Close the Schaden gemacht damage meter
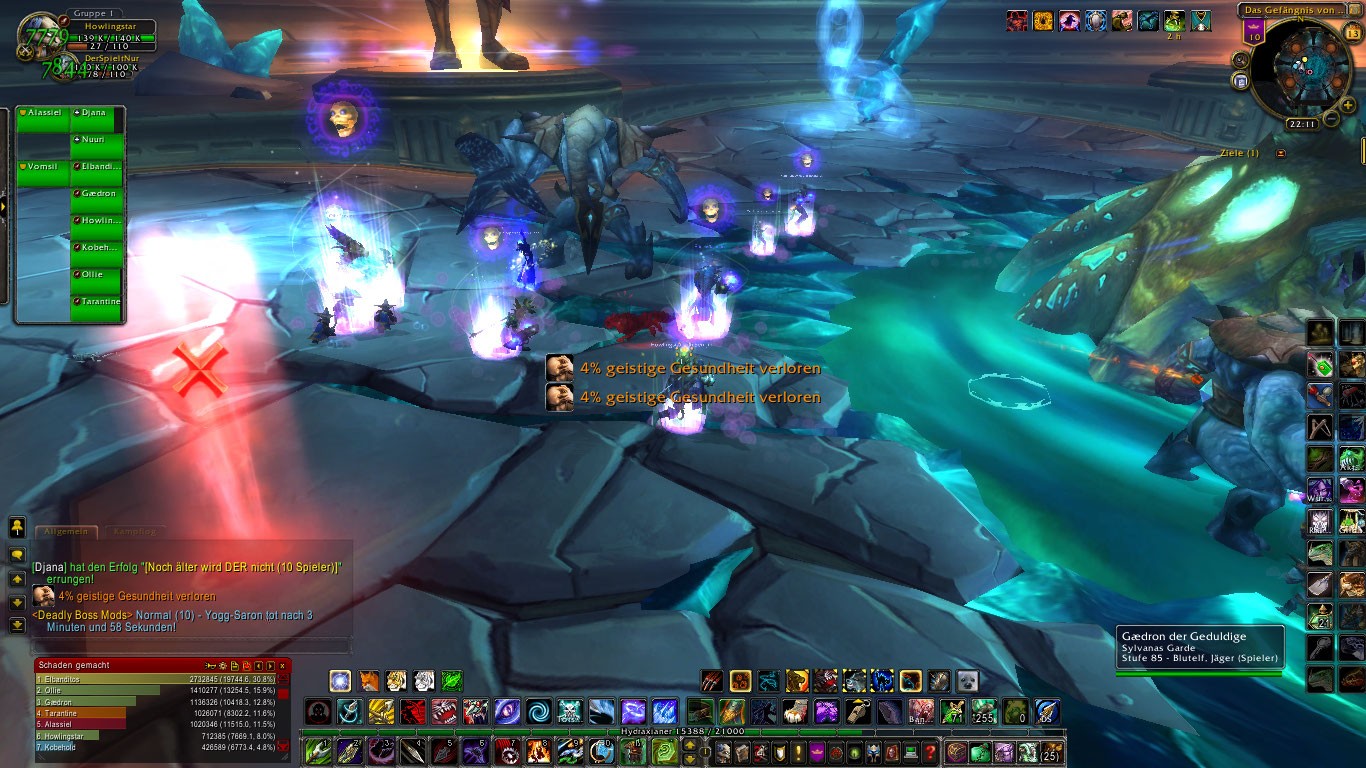1366x768 pixels. 282,665
